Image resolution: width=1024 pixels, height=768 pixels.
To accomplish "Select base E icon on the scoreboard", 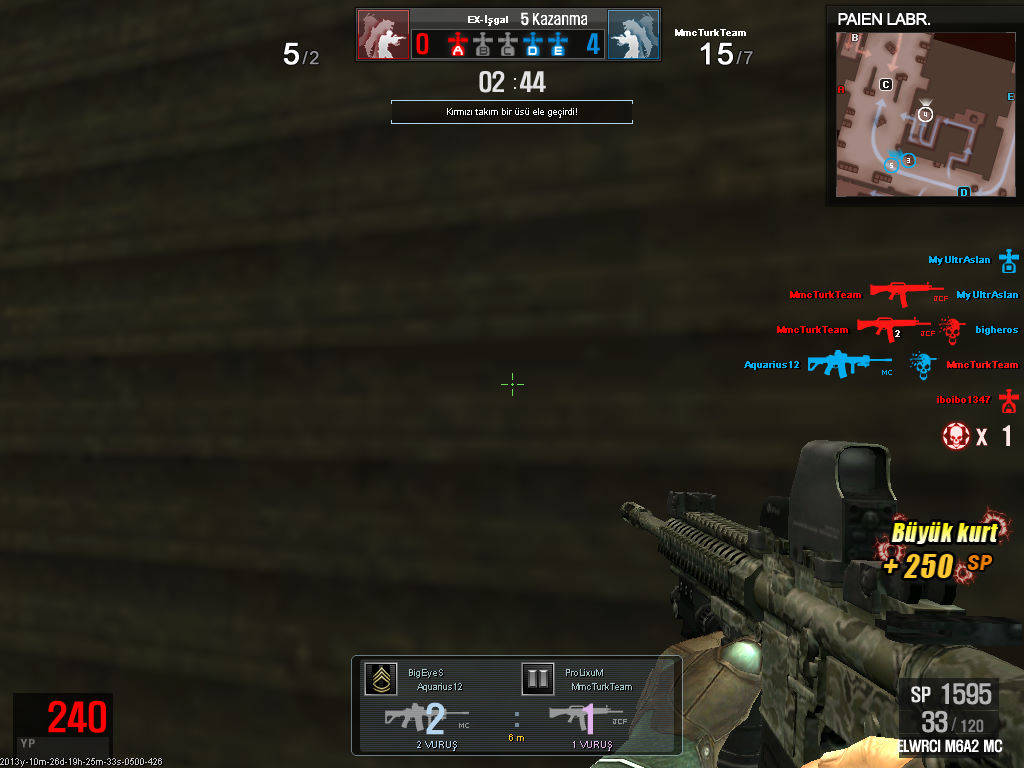I will [558, 44].
